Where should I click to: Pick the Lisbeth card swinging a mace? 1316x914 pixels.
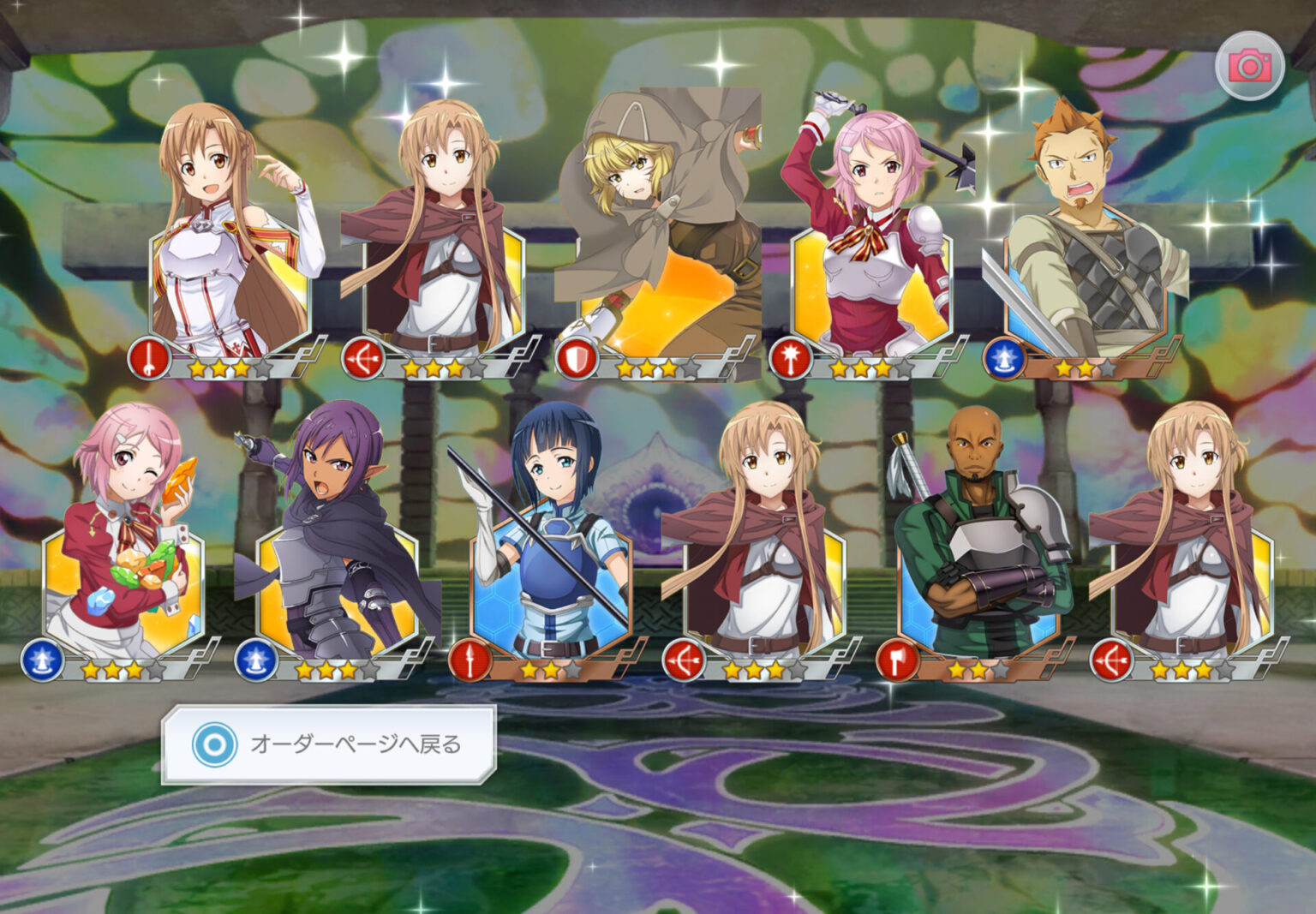[x=870, y=248]
